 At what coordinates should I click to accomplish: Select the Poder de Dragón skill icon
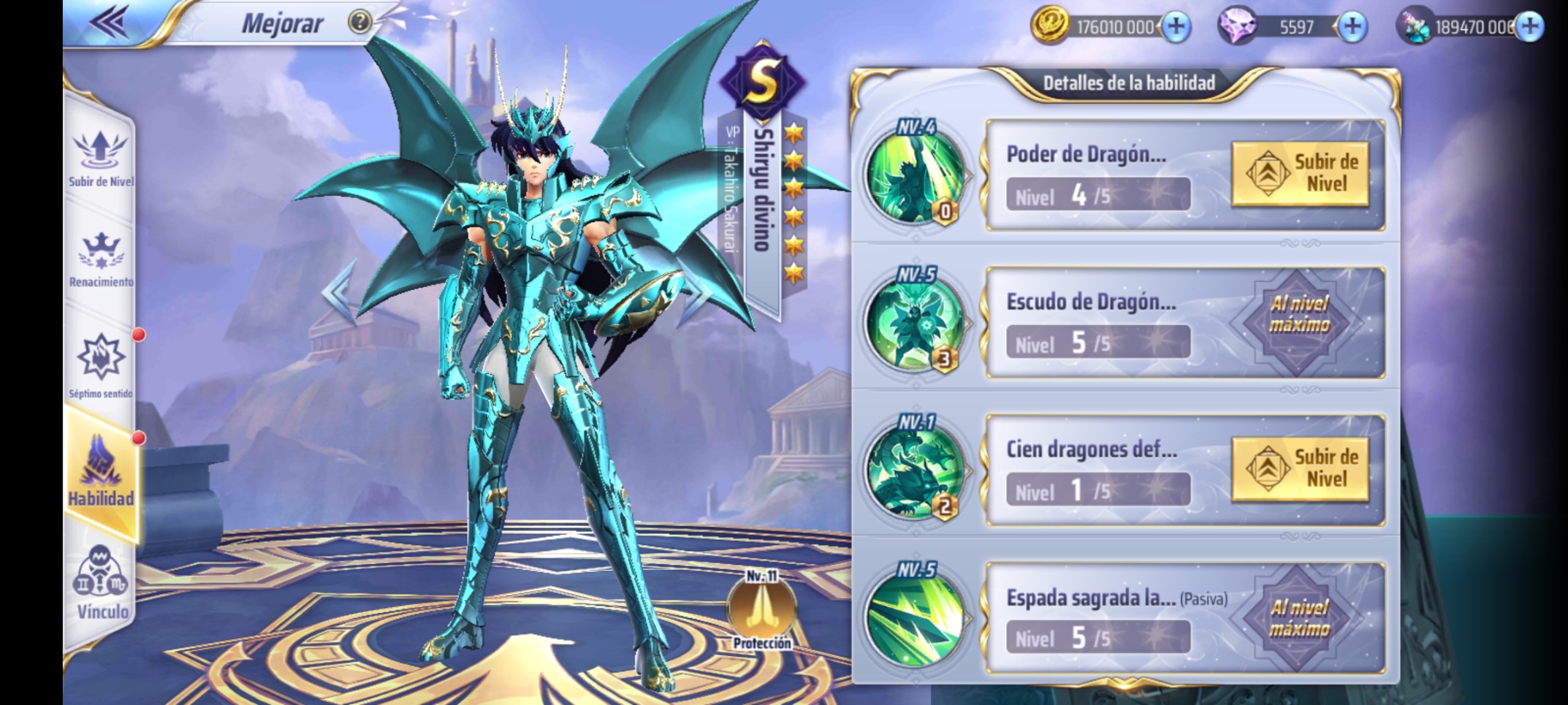click(x=914, y=175)
